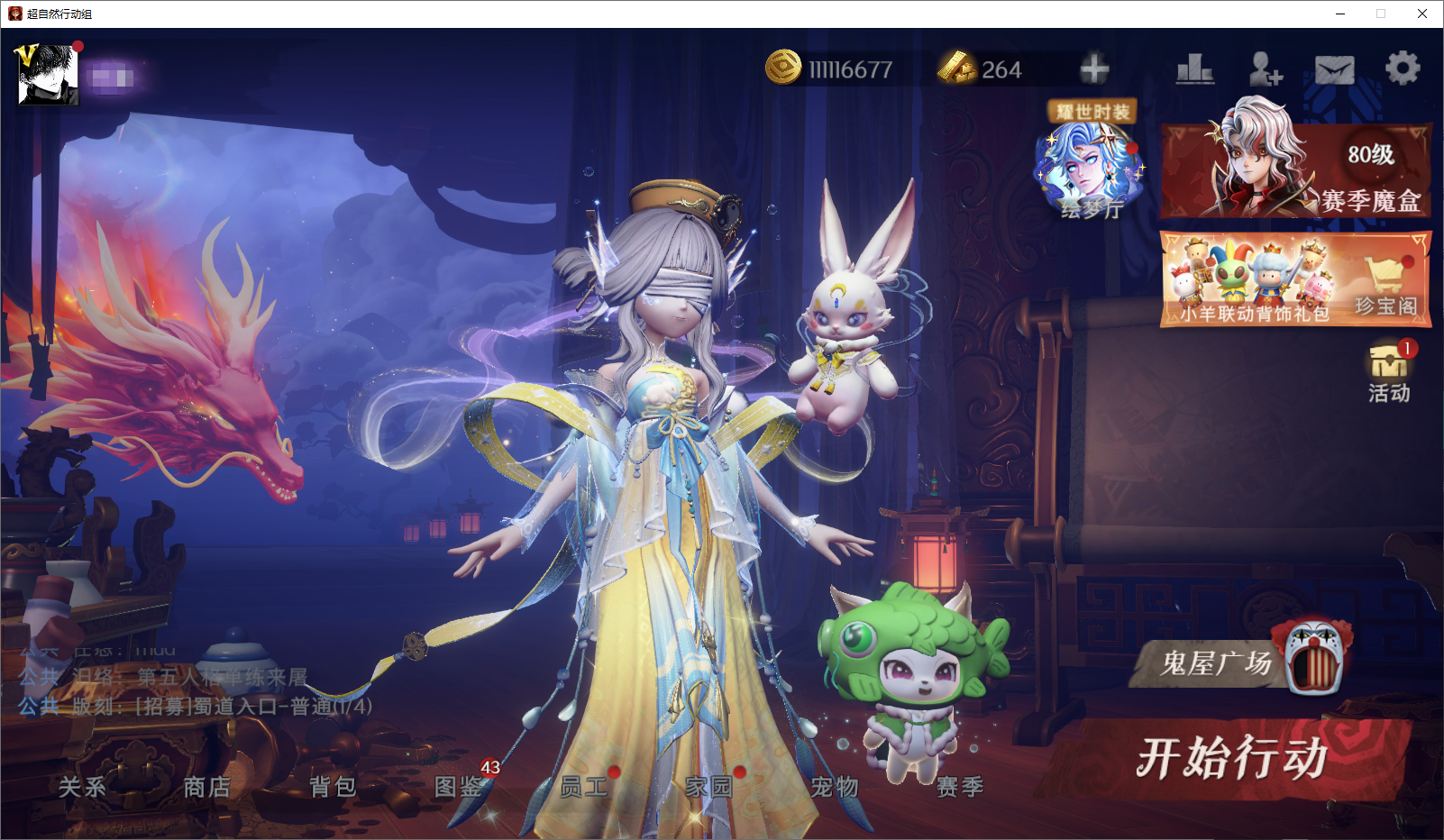Open the 图鉴 collection menu
1444x840 pixels.
pos(458,787)
